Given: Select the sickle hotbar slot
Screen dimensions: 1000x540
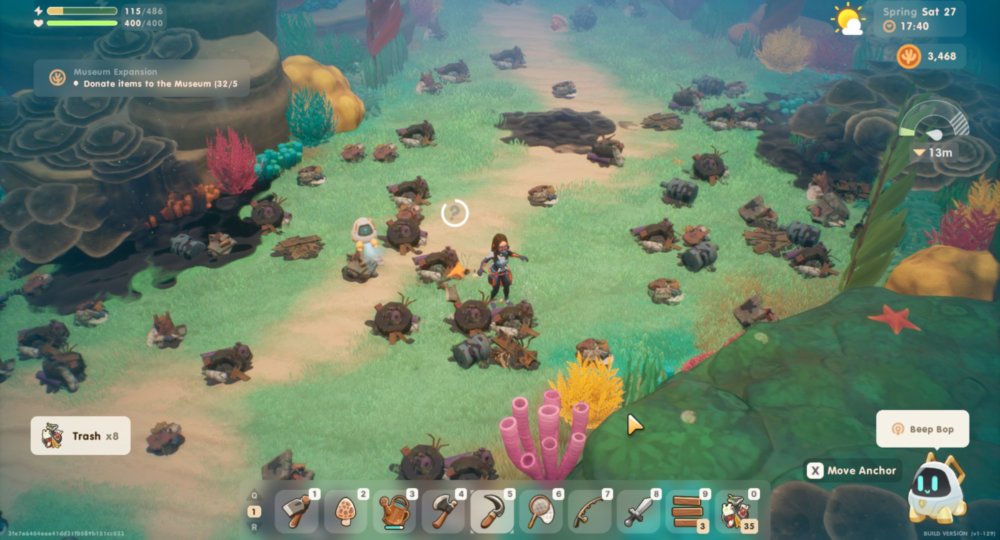Looking at the screenshot, I should (x=492, y=512).
